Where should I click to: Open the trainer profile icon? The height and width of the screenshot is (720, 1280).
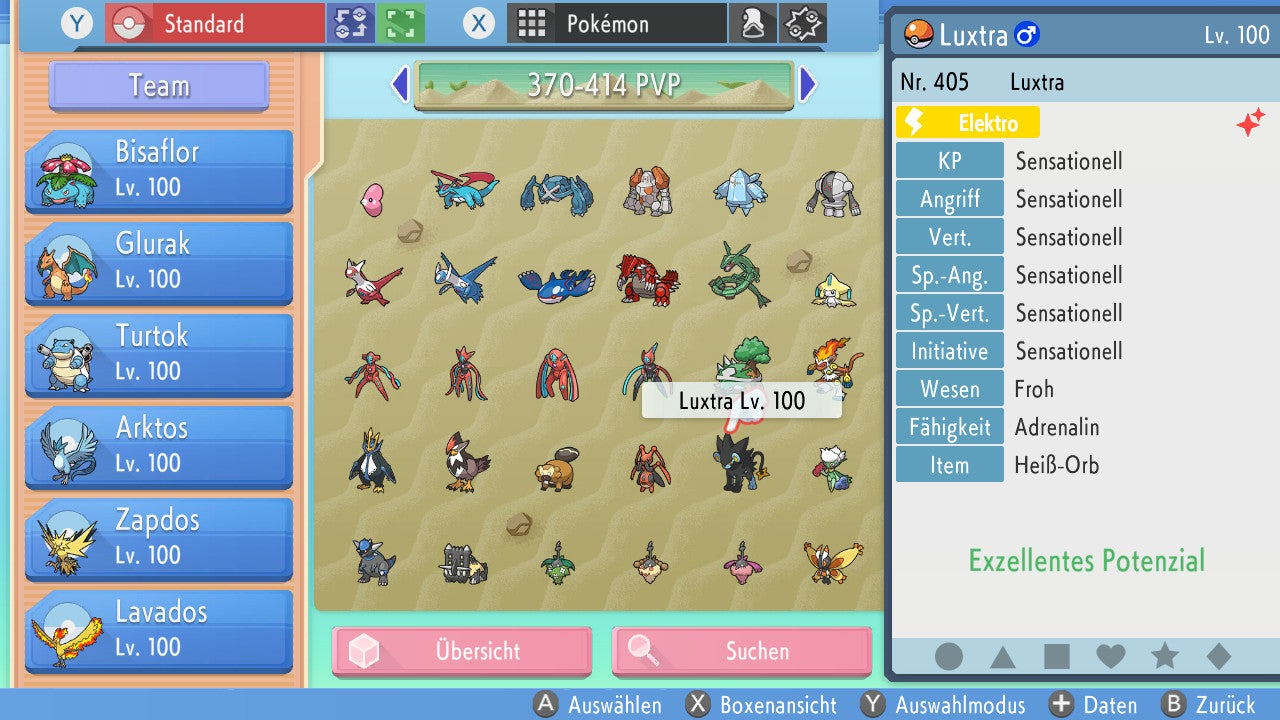(753, 22)
